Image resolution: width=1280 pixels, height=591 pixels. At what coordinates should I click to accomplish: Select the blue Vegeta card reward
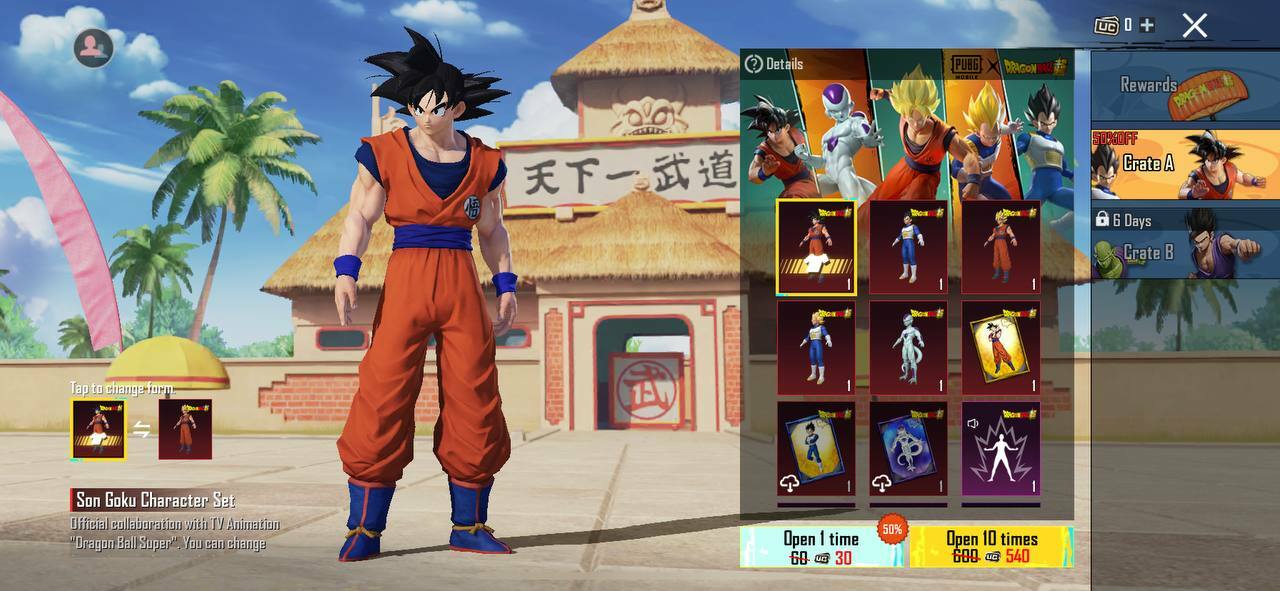(816, 449)
